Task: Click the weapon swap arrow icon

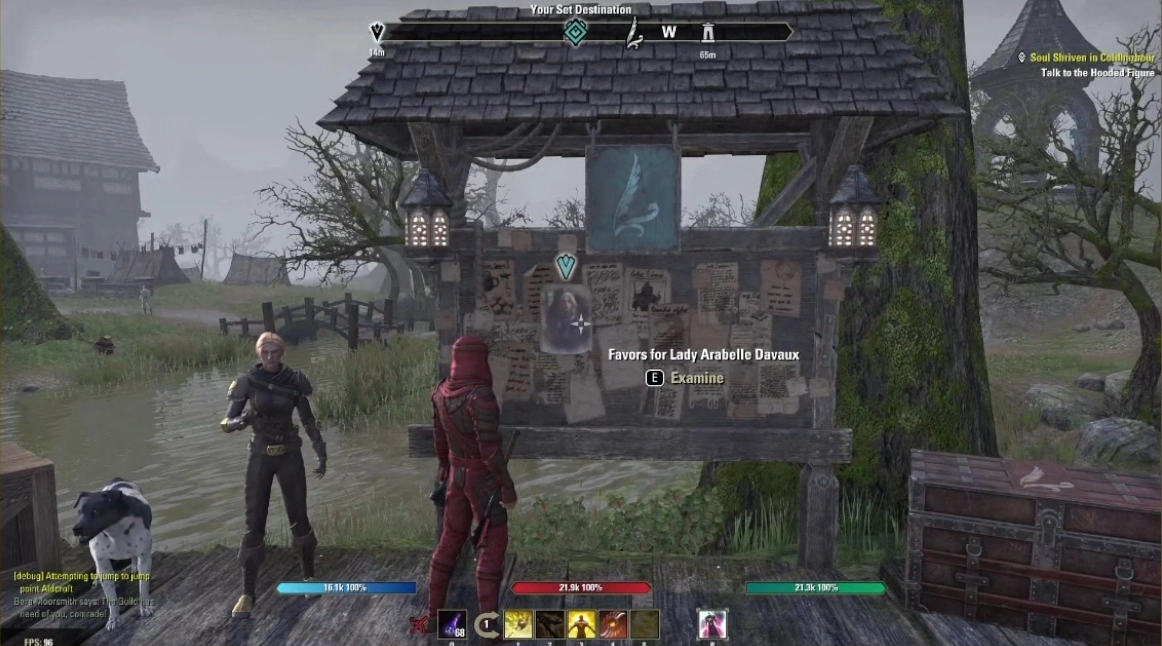Action: tap(486, 626)
